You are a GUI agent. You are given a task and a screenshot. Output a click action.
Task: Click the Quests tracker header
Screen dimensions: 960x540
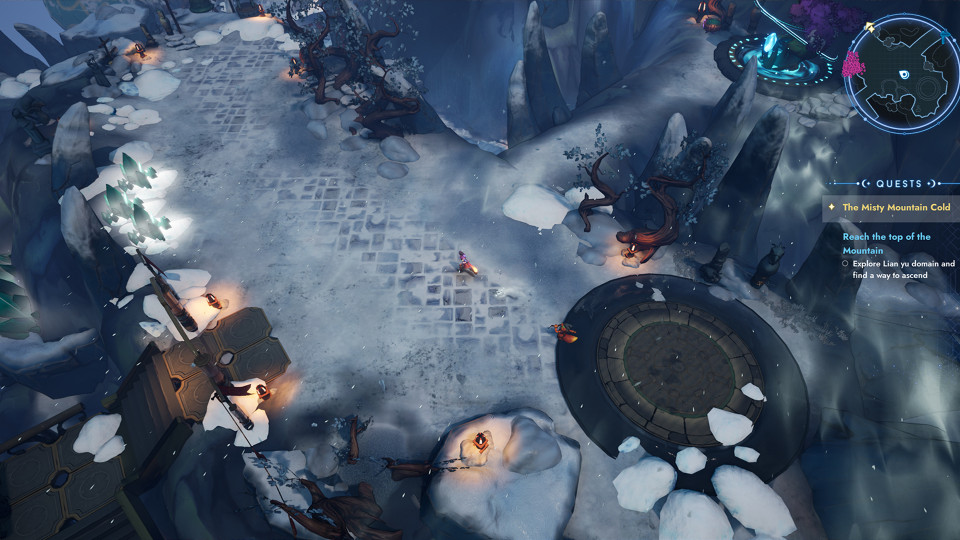click(898, 184)
